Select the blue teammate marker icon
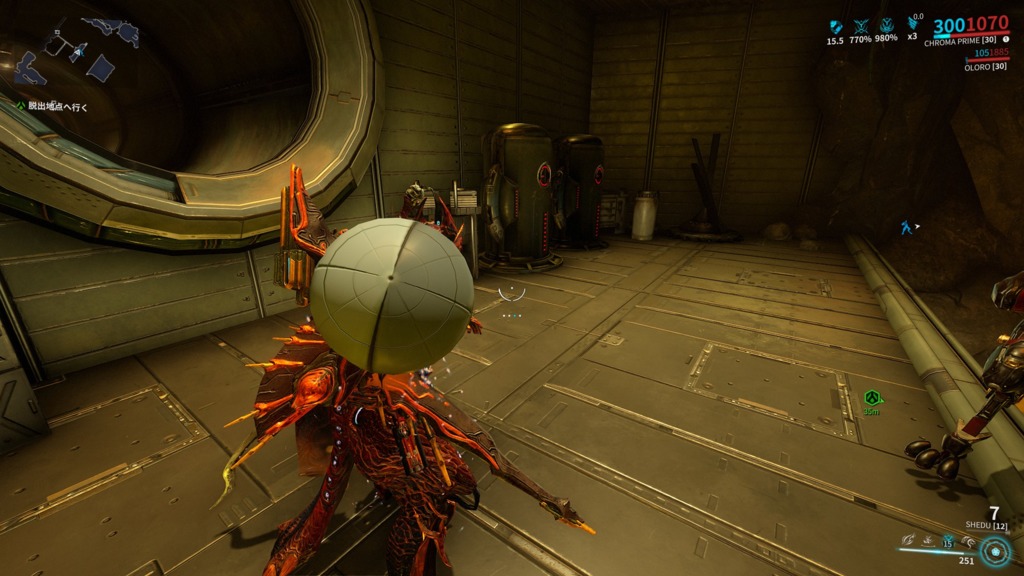This screenshot has height=576, width=1024. (x=905, y=228)
